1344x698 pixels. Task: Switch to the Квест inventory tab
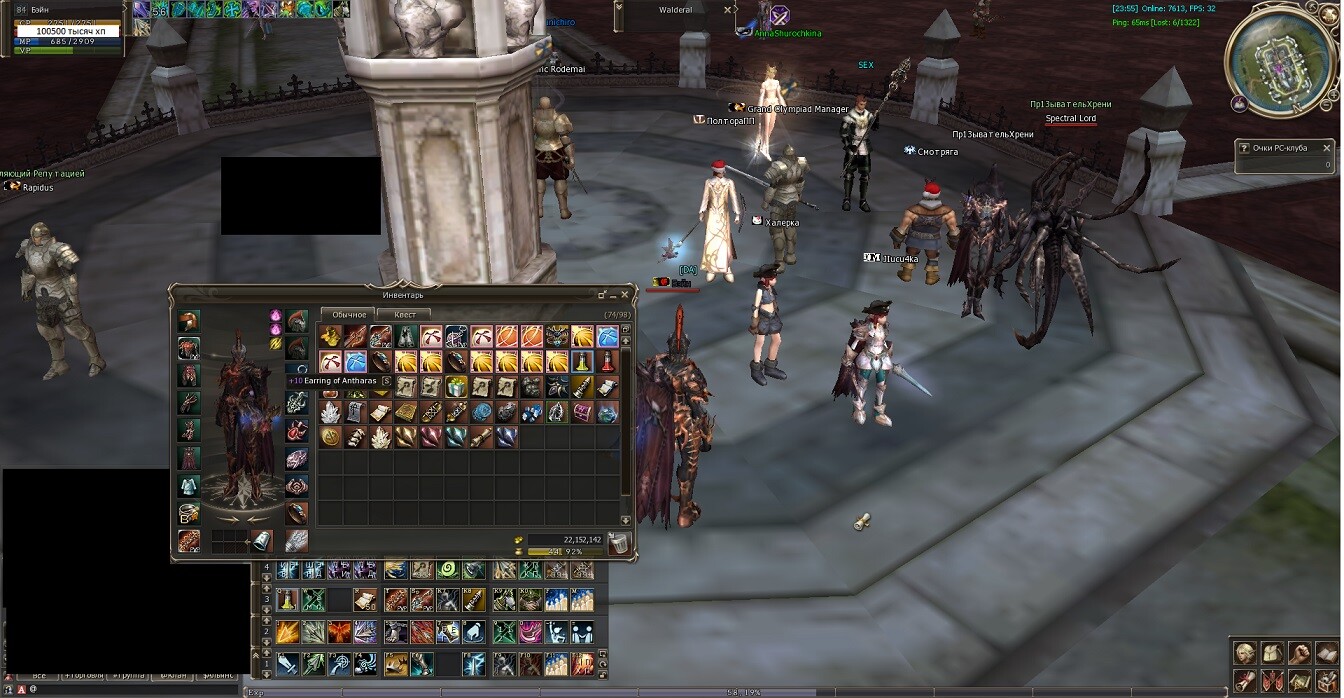point(404,315)
